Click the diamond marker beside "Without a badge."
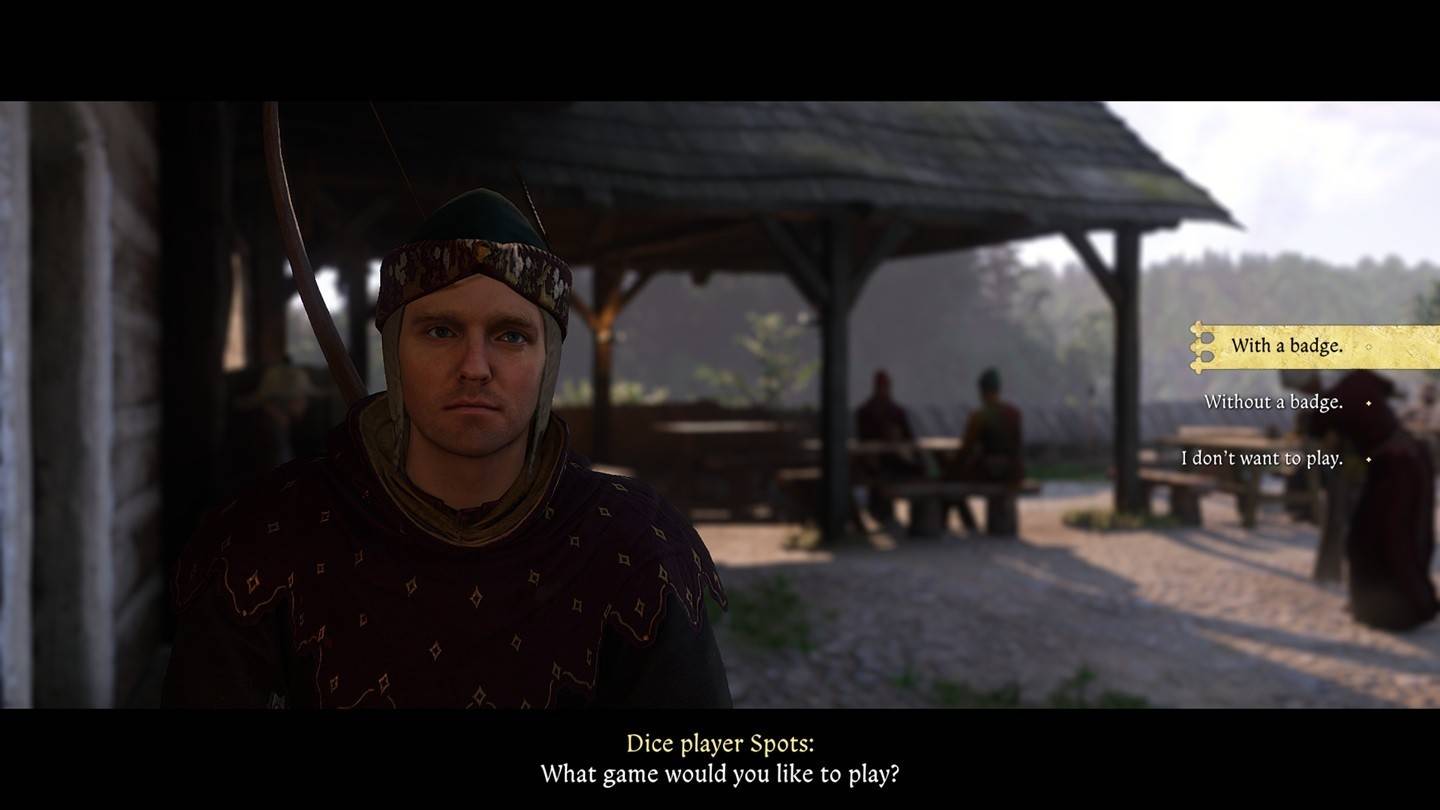This screenshot has width=1440, height=810. coord(1369,404)
